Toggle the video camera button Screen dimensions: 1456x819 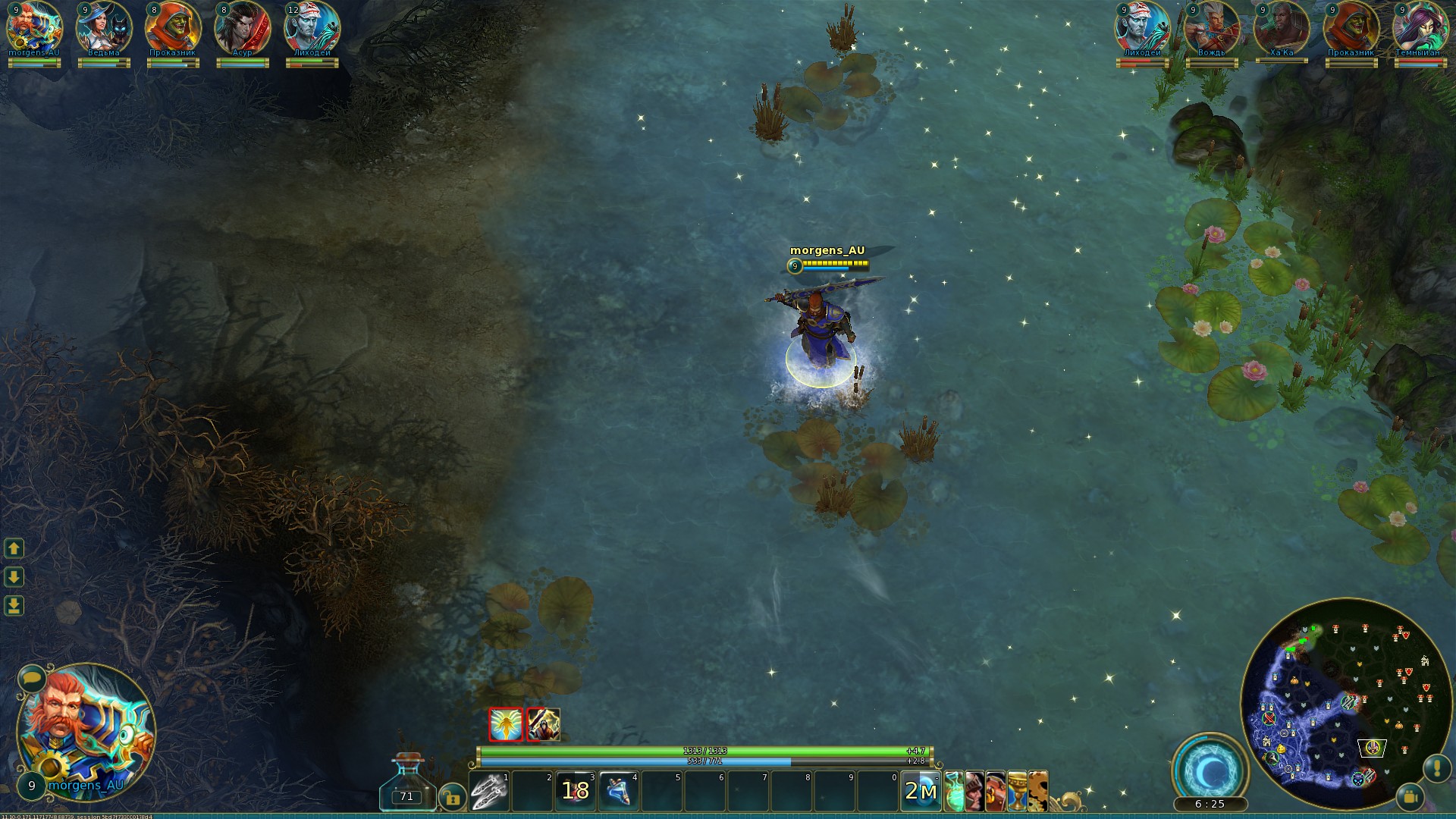1410,797
